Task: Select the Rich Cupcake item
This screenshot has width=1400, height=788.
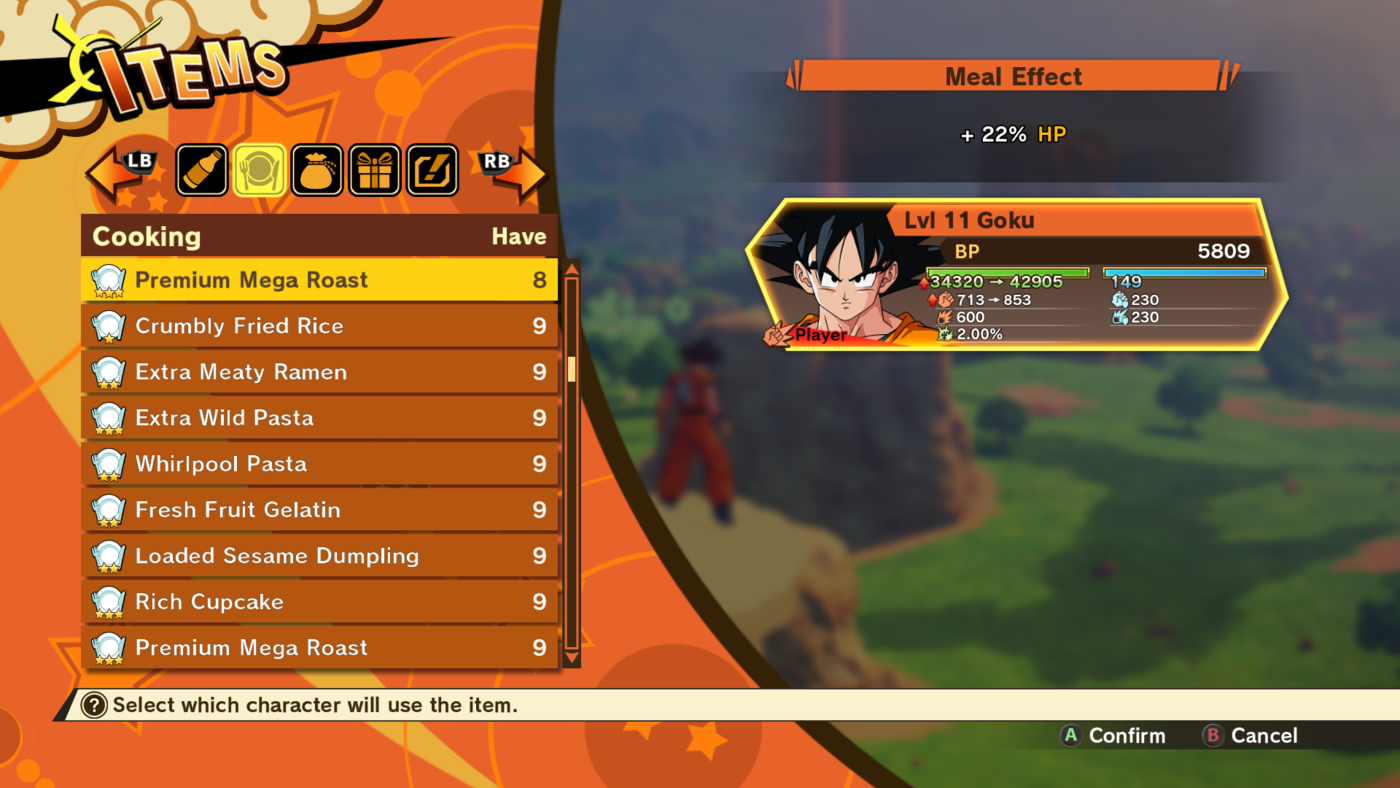Action: 300,601
